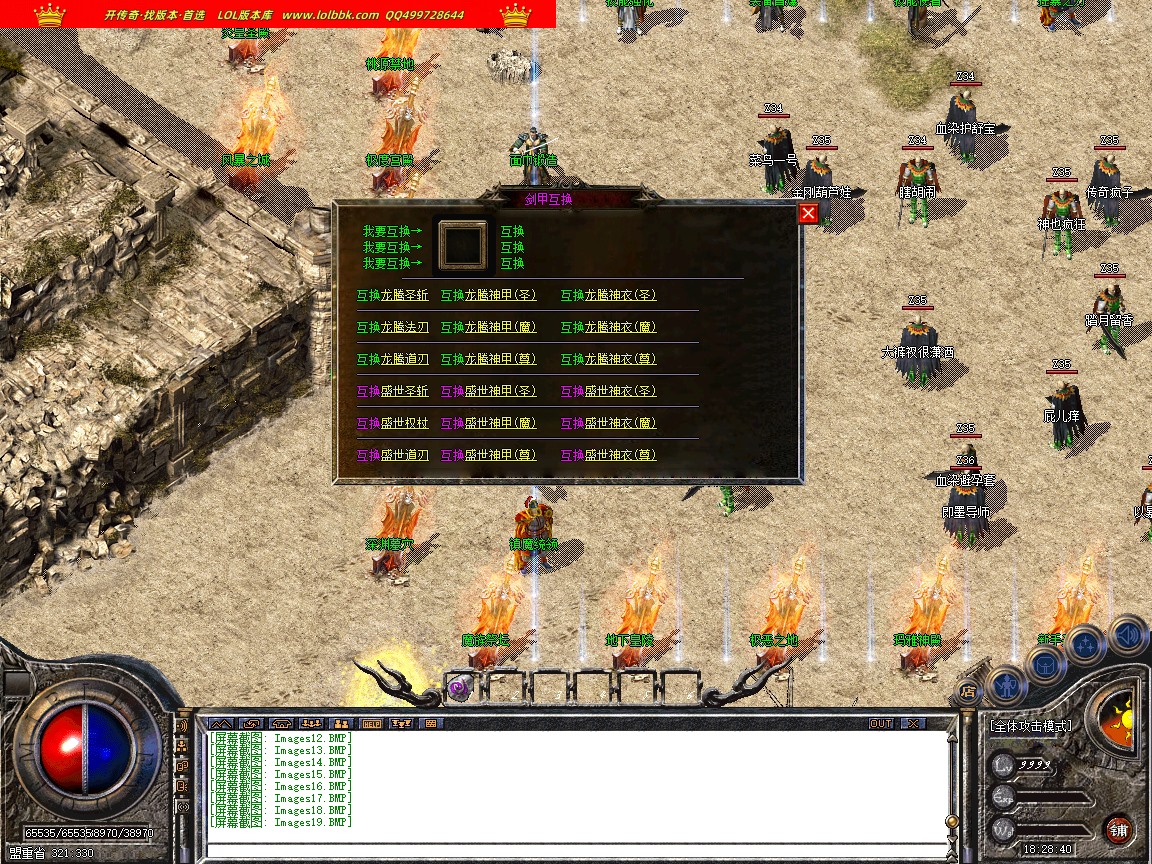Type in the chat input field
Image resolution: width=1152 pixels, height=864 pixels.
click(570, 851)
